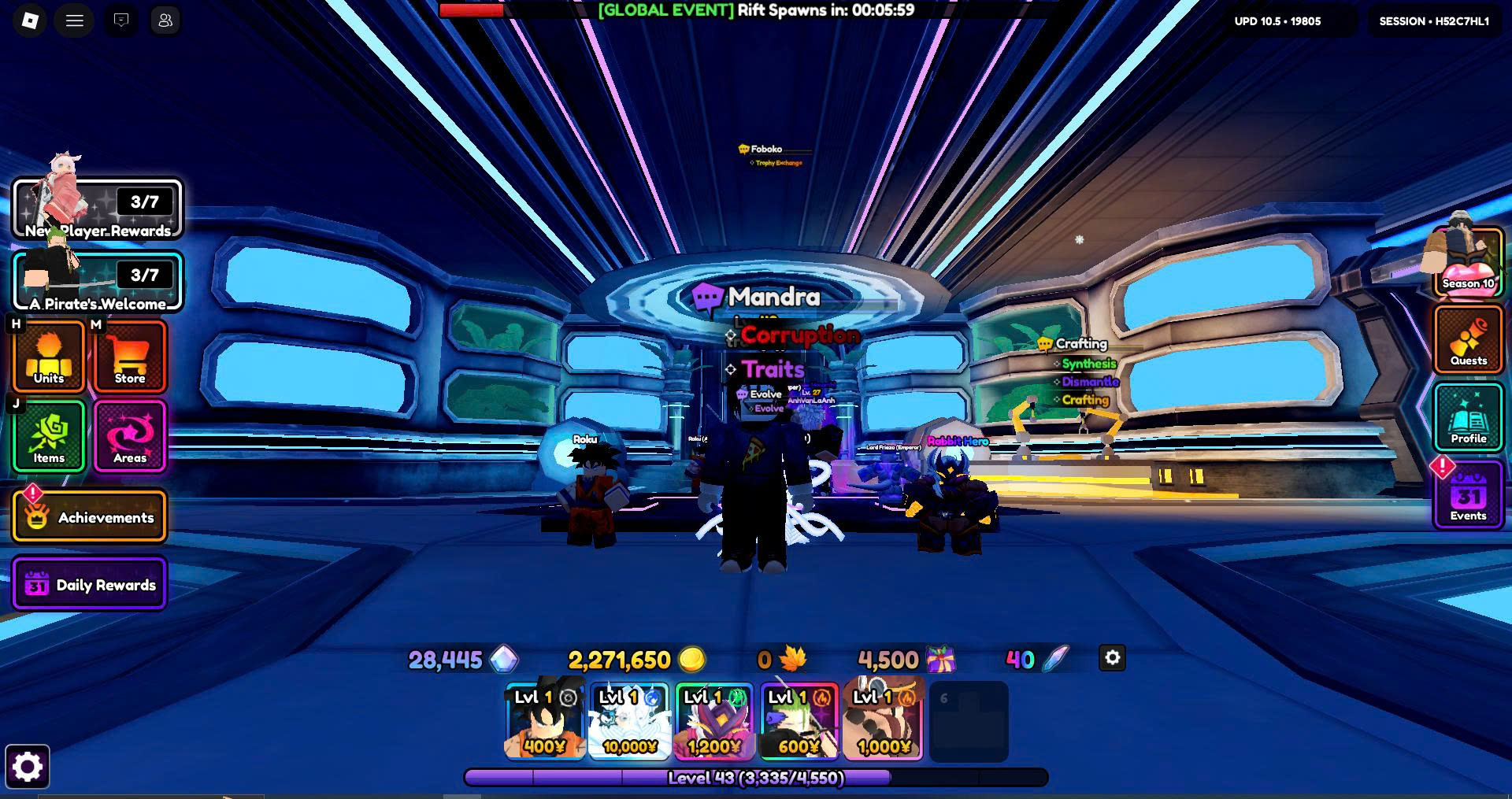Open the Quests menu

(x=1468, y=339)
